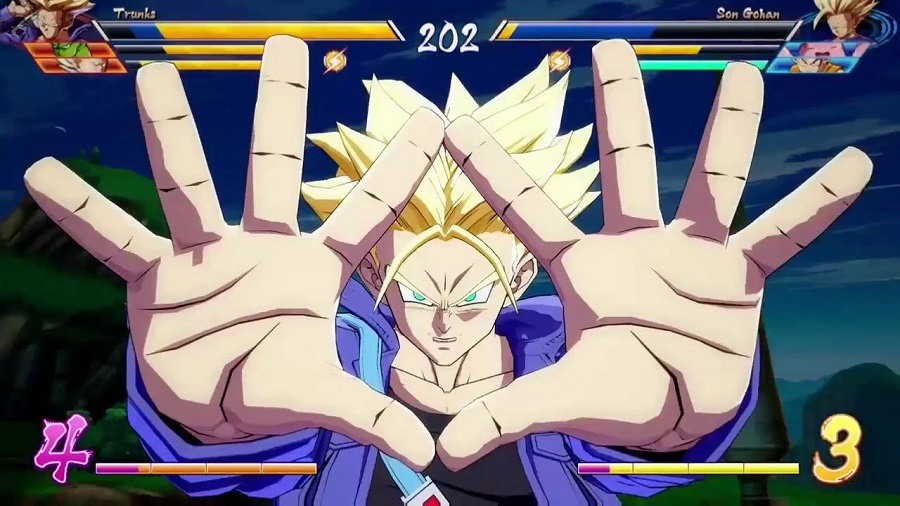
Task: Choose the pink Majin Buu assist portrait
Action: tap(822, 52)
